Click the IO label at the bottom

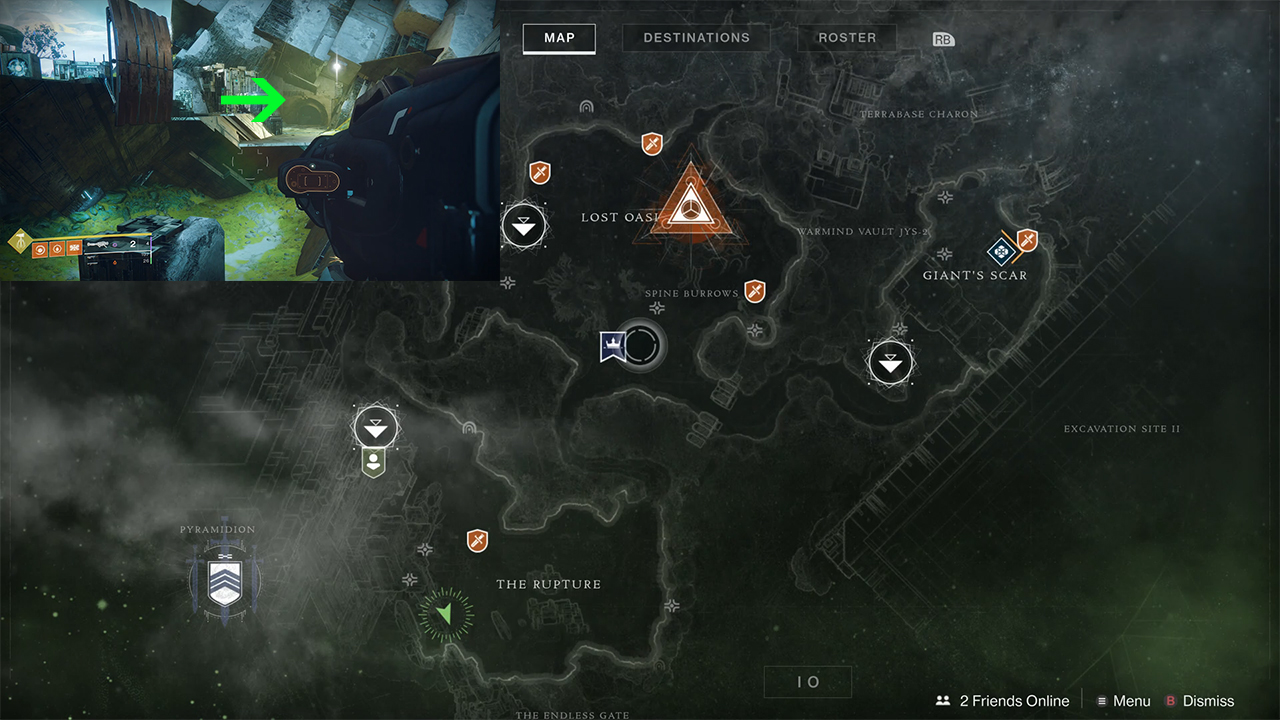click(x=807, y=681)
